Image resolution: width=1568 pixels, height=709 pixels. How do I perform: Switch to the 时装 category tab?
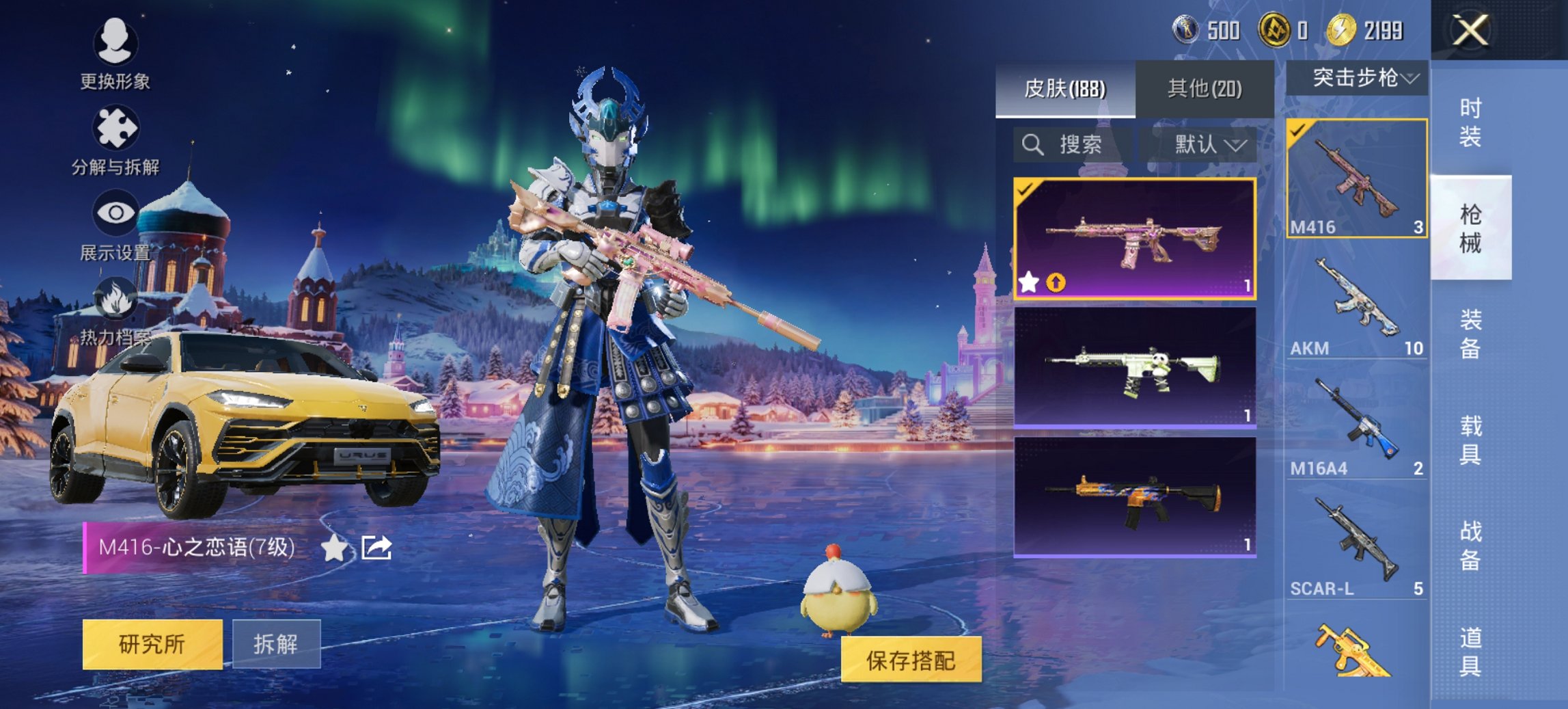1472,123
